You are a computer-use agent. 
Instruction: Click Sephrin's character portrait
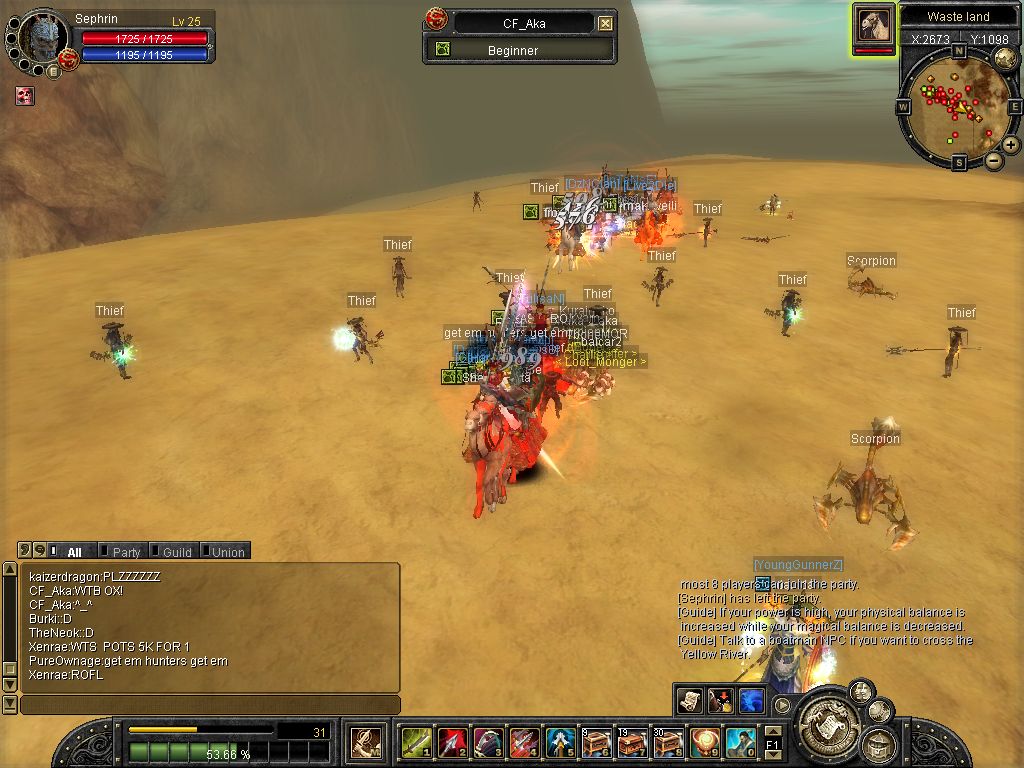coord(42,38)
